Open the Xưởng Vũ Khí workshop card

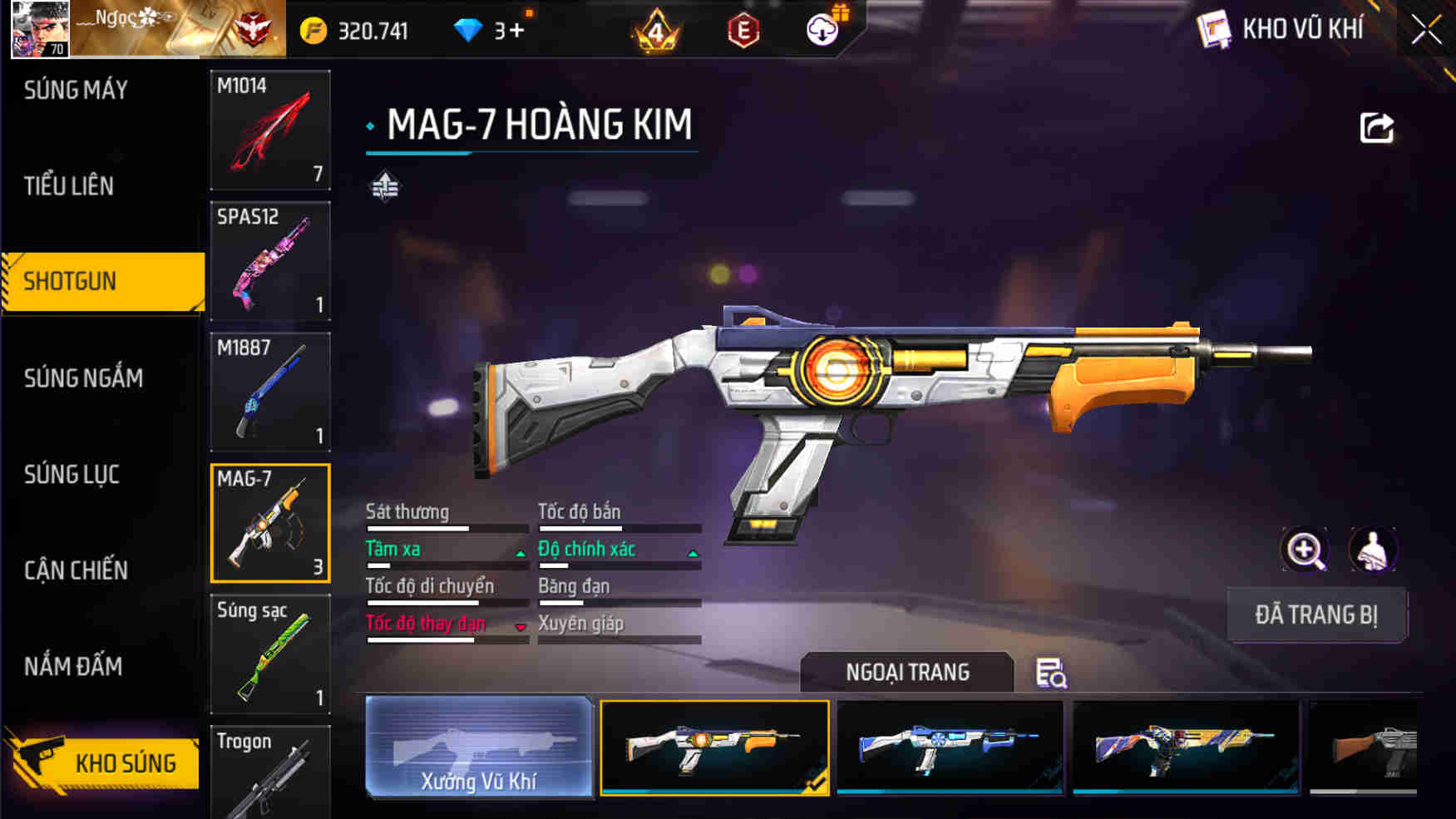coord(479,747)
